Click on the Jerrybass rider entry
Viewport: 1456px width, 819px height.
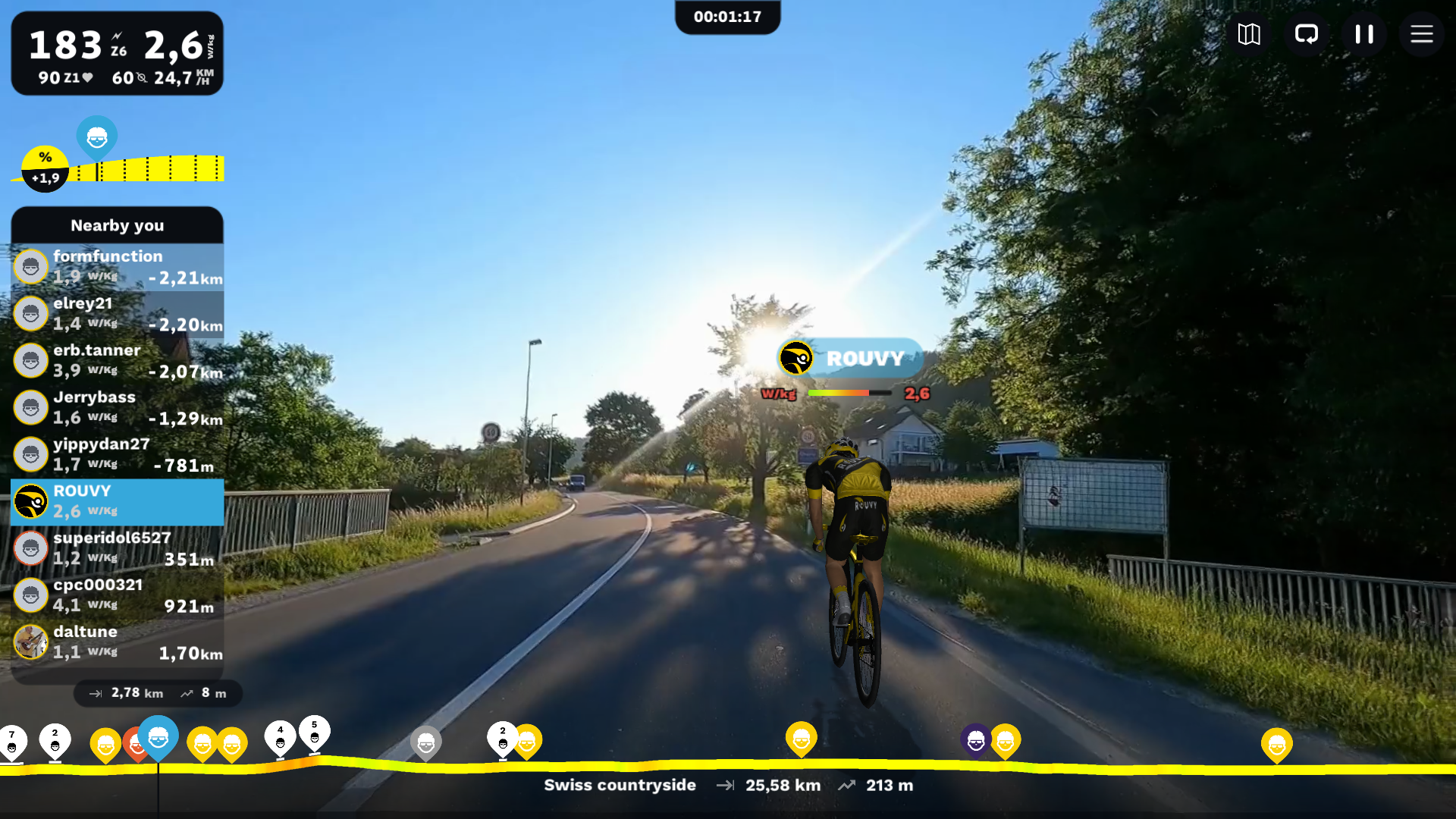point(118,408)
